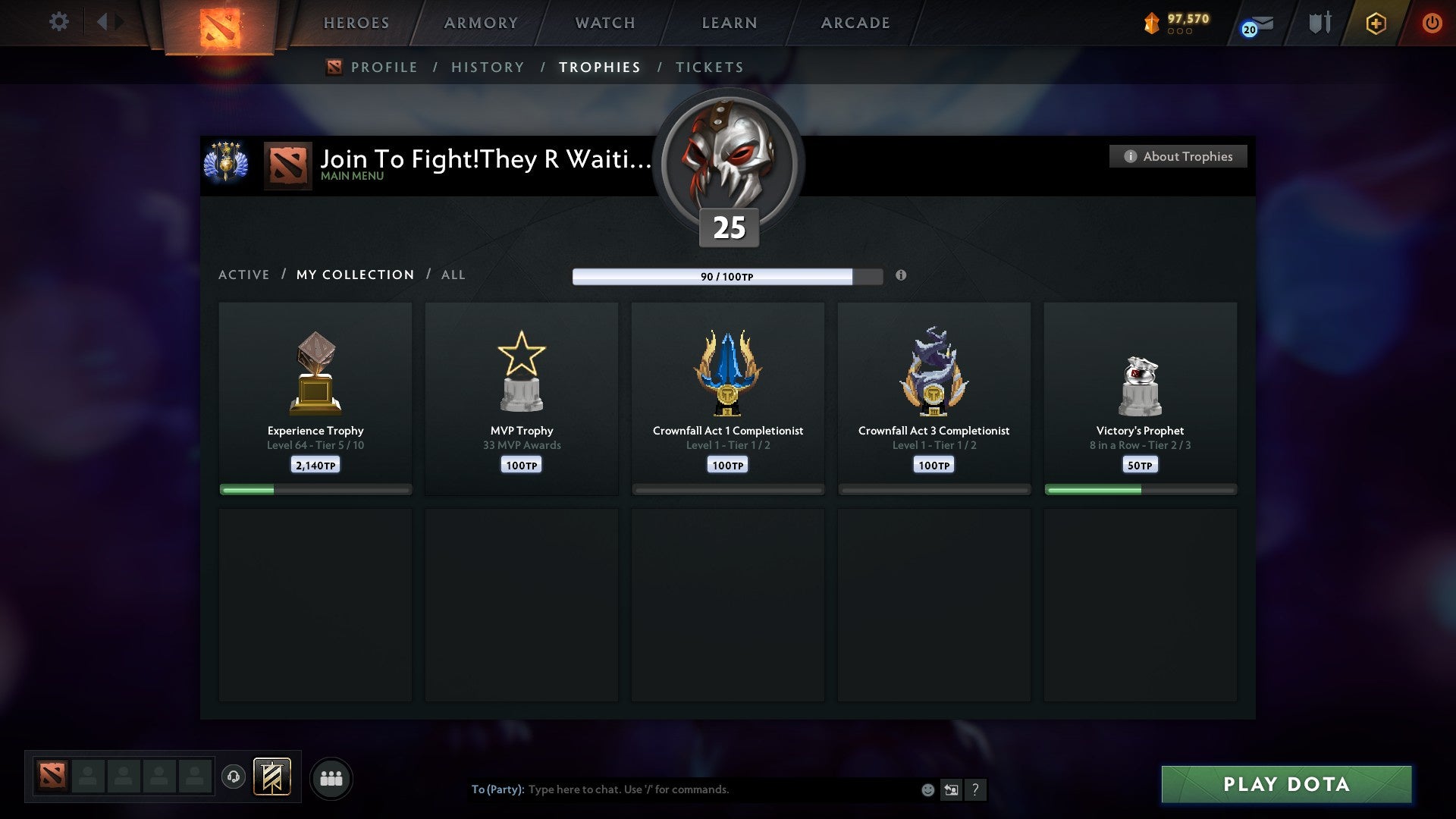This screenshot has width=1456, height=819.
Task: Open the ARCADE menu
Action: [854, 23]
